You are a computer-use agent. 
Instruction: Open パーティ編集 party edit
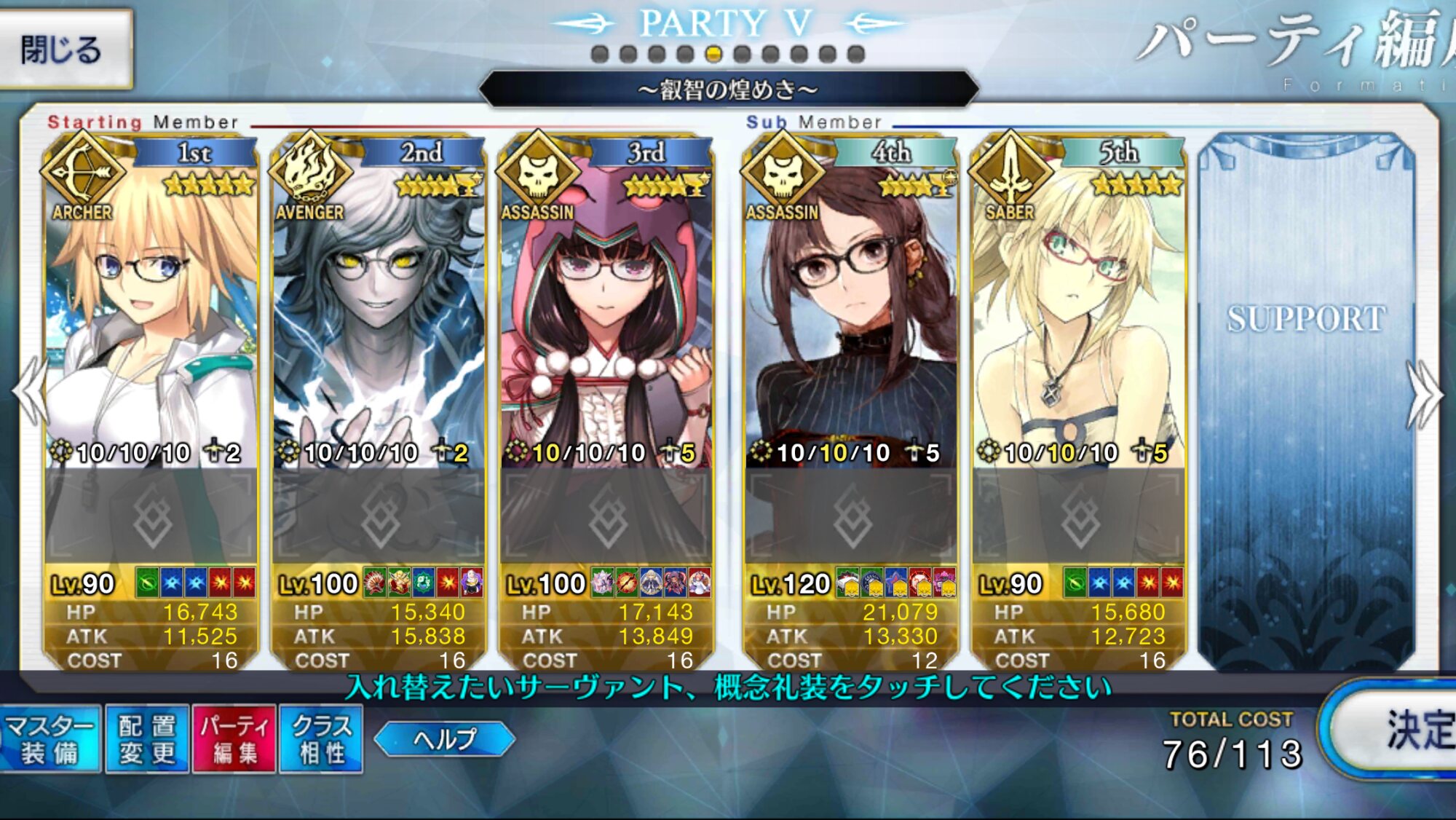(234, 739)
